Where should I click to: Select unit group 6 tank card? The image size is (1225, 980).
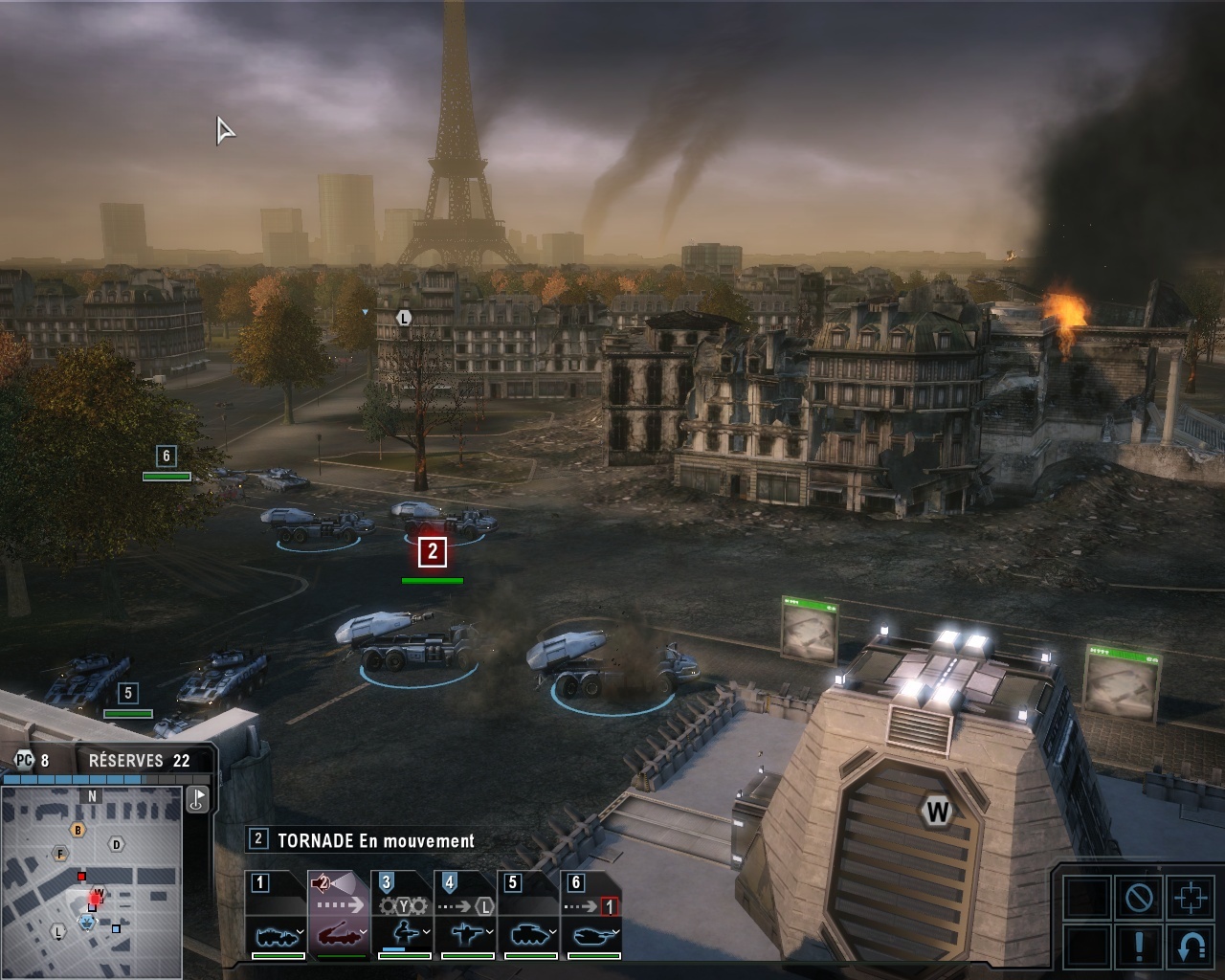coord(590,916)
